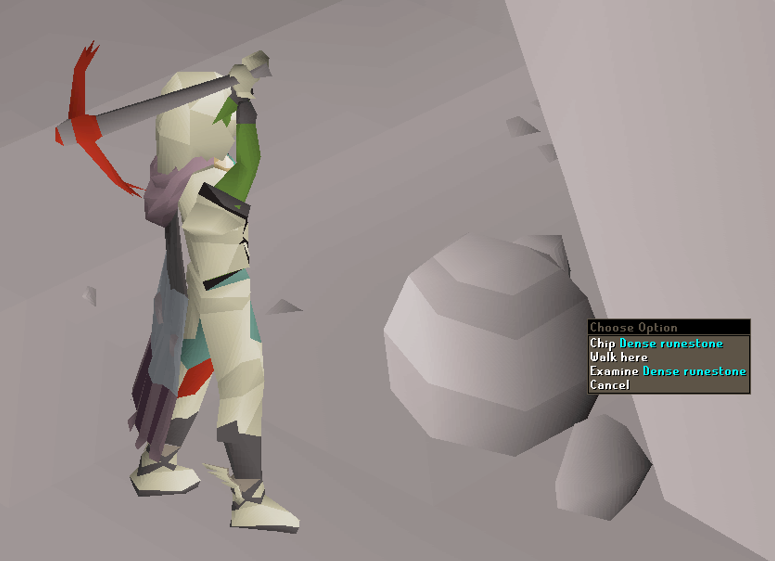Select Walk here from the menu
The width and height of the screenshot is (775, 561).
click(618, 357)
